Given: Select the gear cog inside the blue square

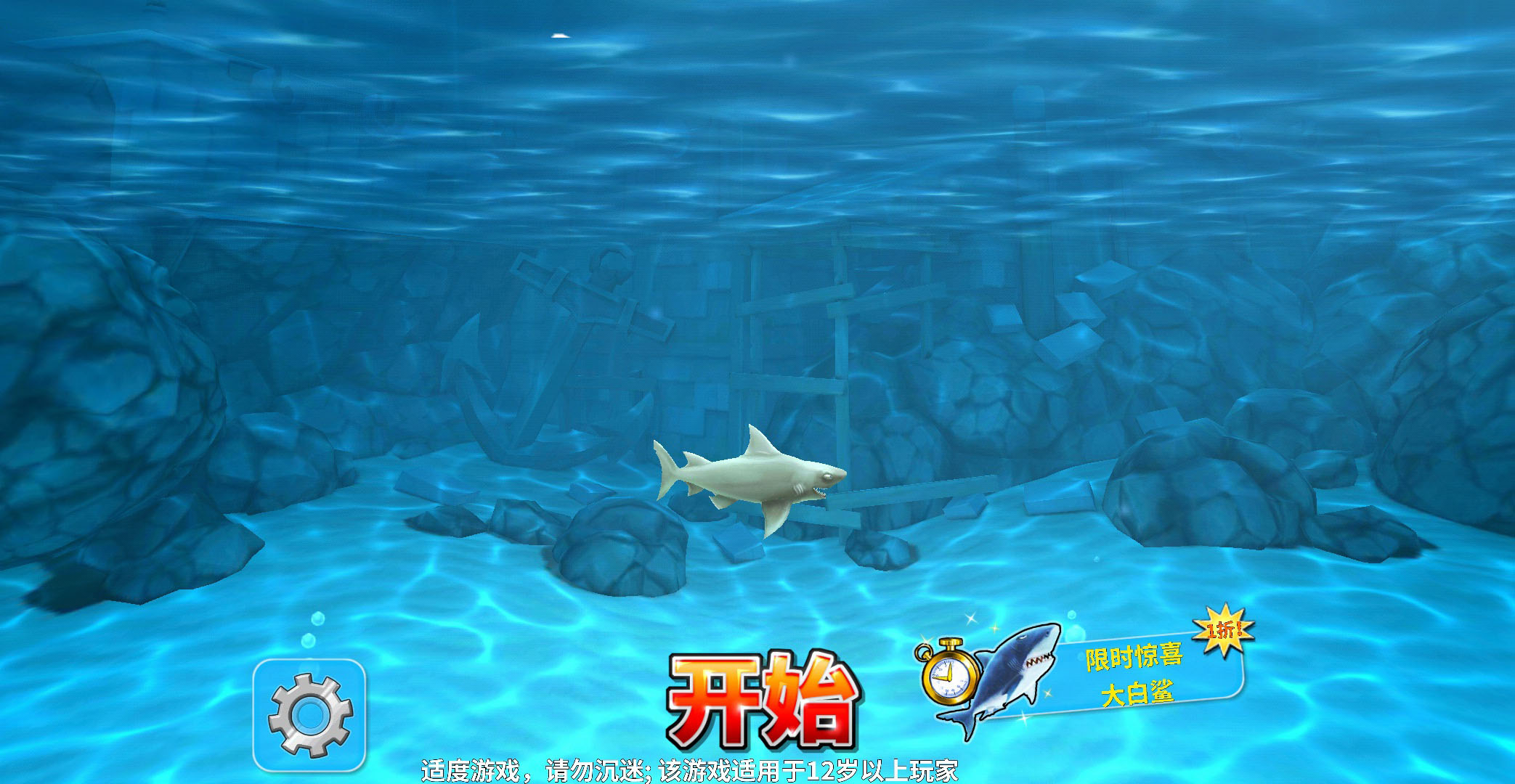Looking at the screenshot, I should click(312, 715).
